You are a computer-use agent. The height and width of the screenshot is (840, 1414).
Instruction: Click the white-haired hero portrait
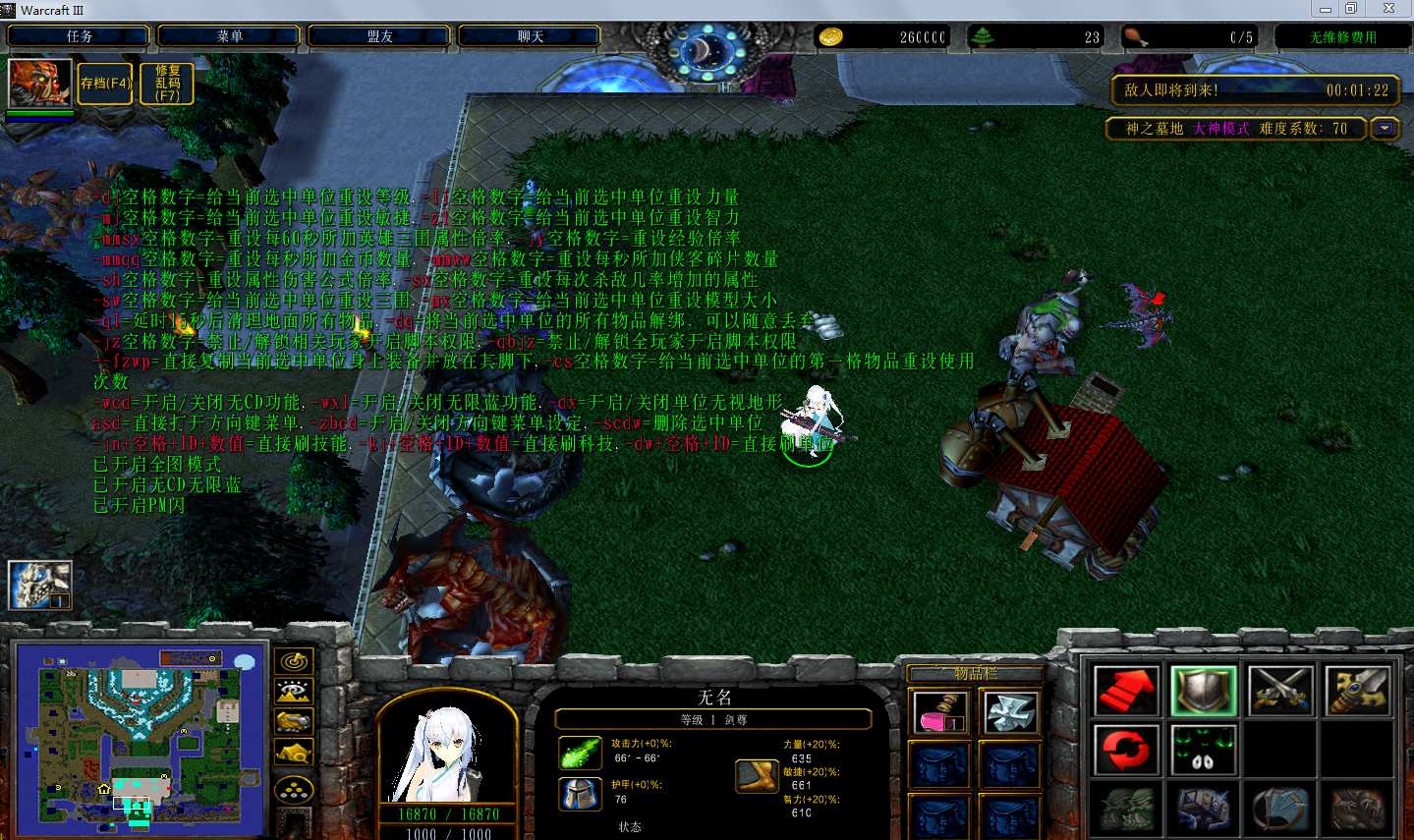point(447,752)
